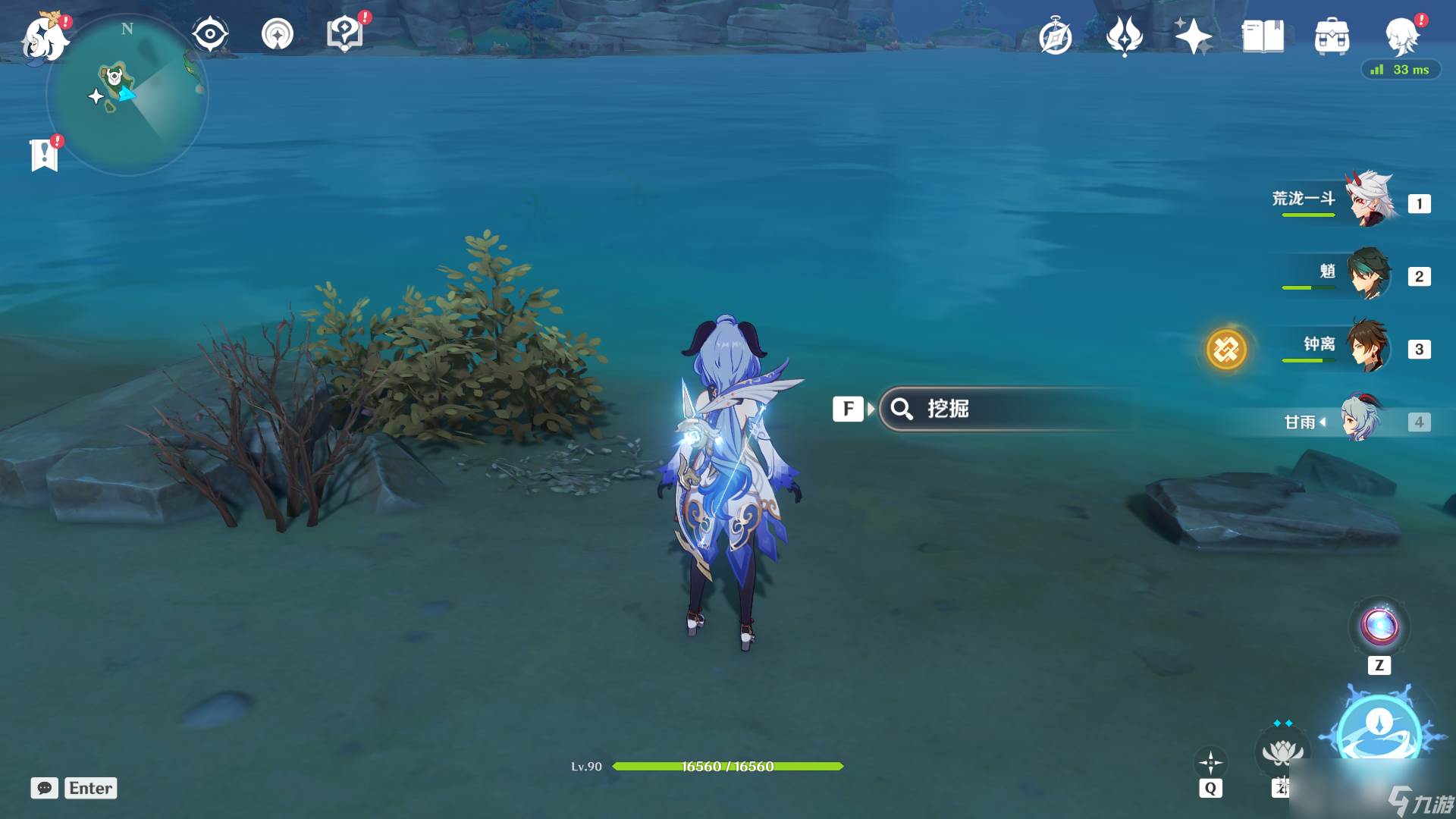Image resolution: width=1456 pixels, height=819 pixels.
Task: Open the Events menu icon
Action: click(1124, 36)
